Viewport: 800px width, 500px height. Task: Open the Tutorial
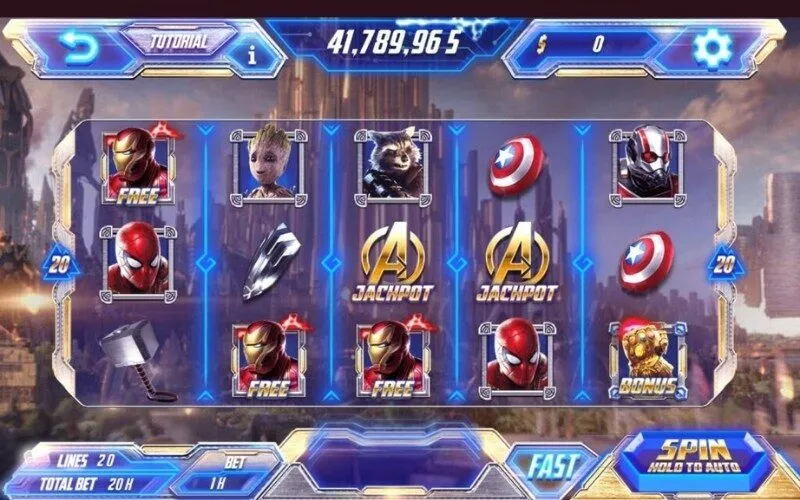coord(178,42)
